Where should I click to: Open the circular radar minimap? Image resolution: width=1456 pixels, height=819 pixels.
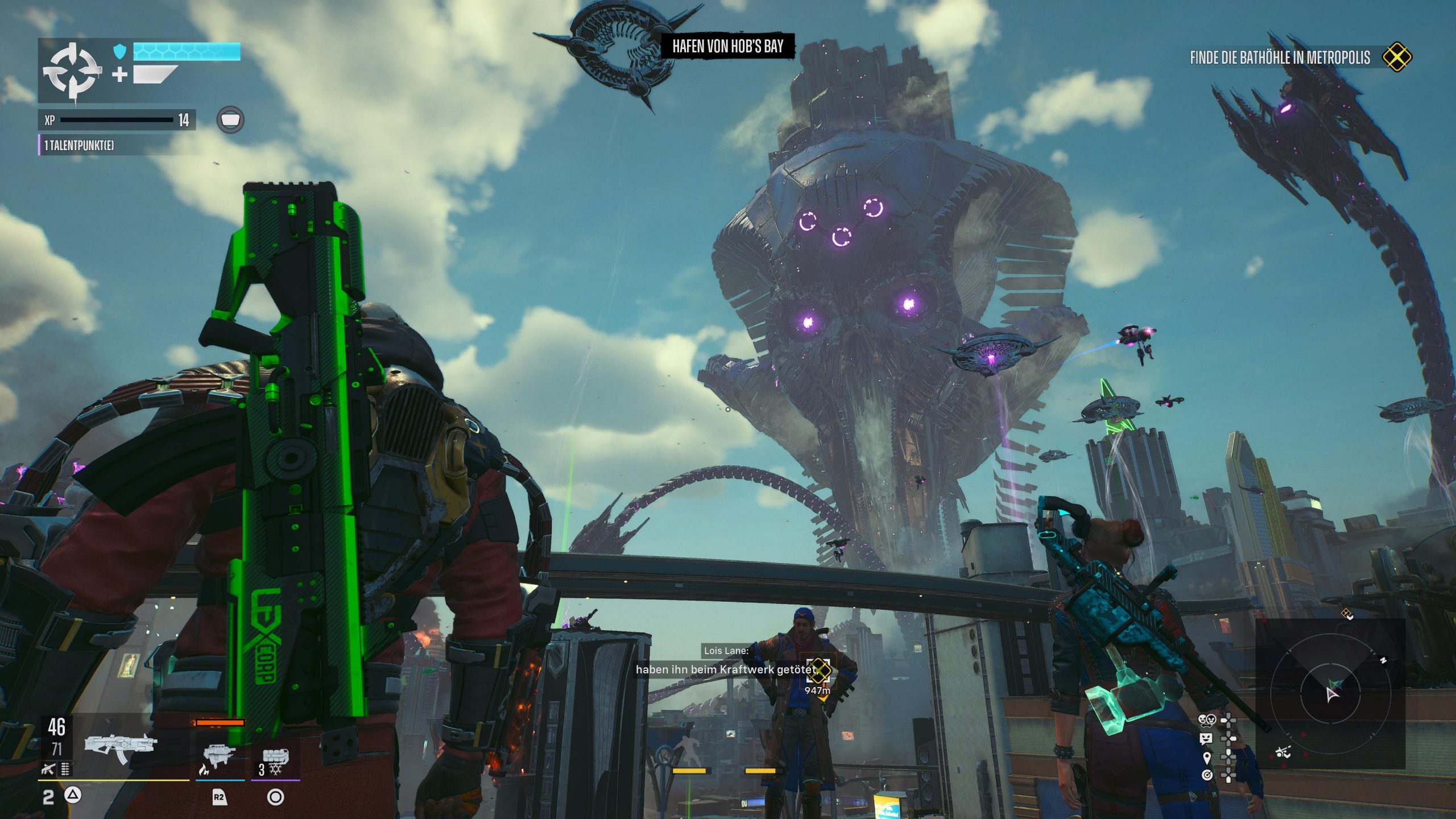pyautogui.click(x=1331, y=693)
